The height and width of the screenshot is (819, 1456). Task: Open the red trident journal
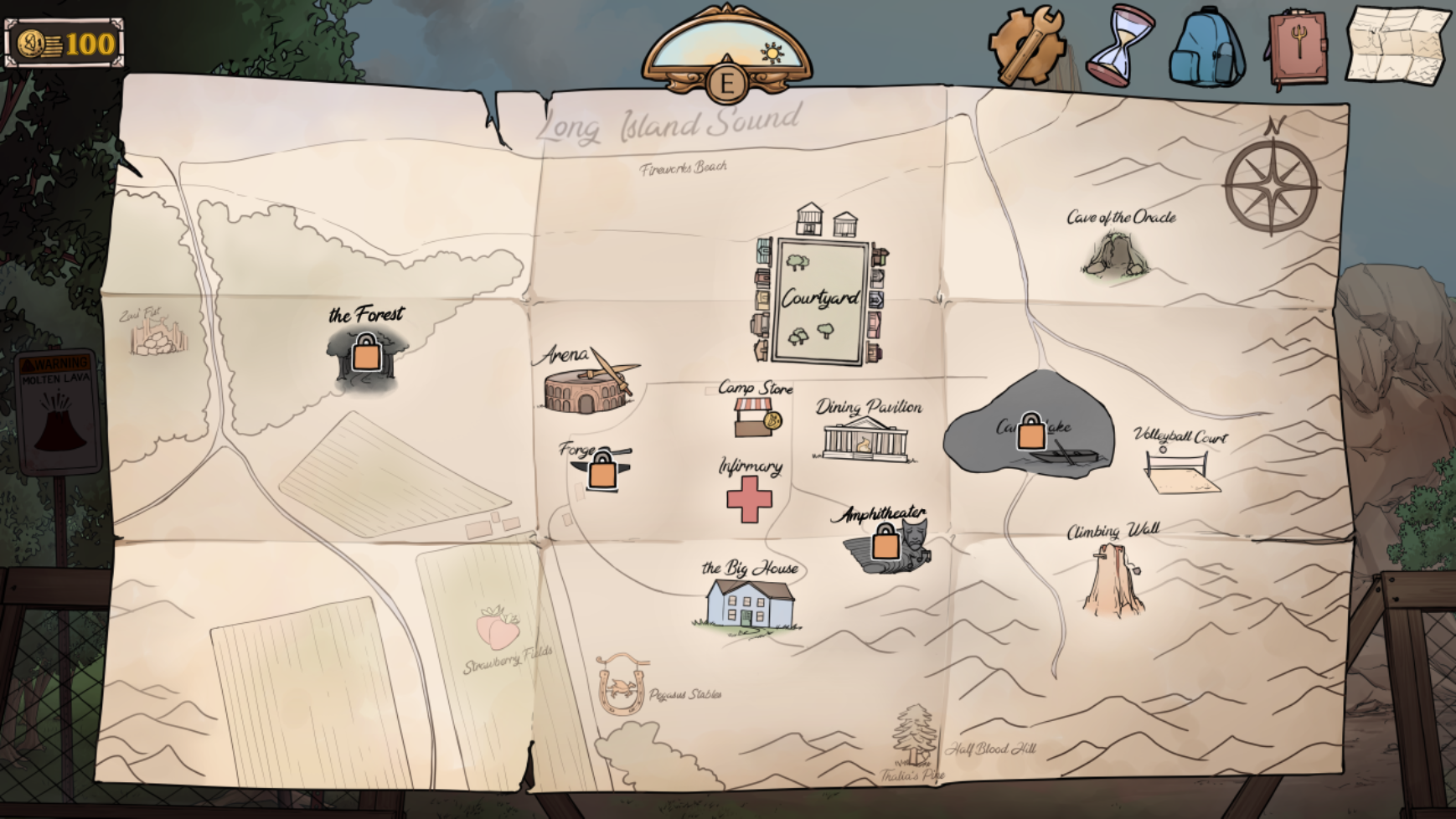[1297, 49]
